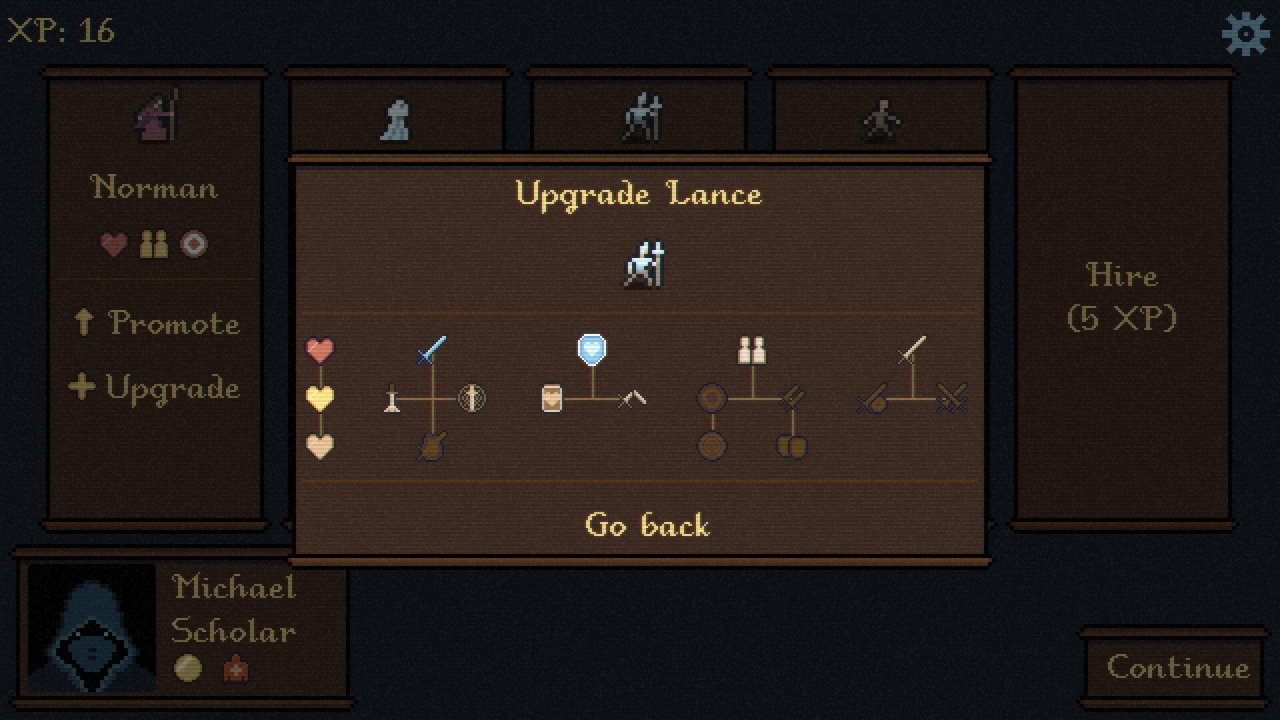Viewport: 1280px width, 720px height.
Task: Open settings with the gear icon
Action: tap(1245, 34)
